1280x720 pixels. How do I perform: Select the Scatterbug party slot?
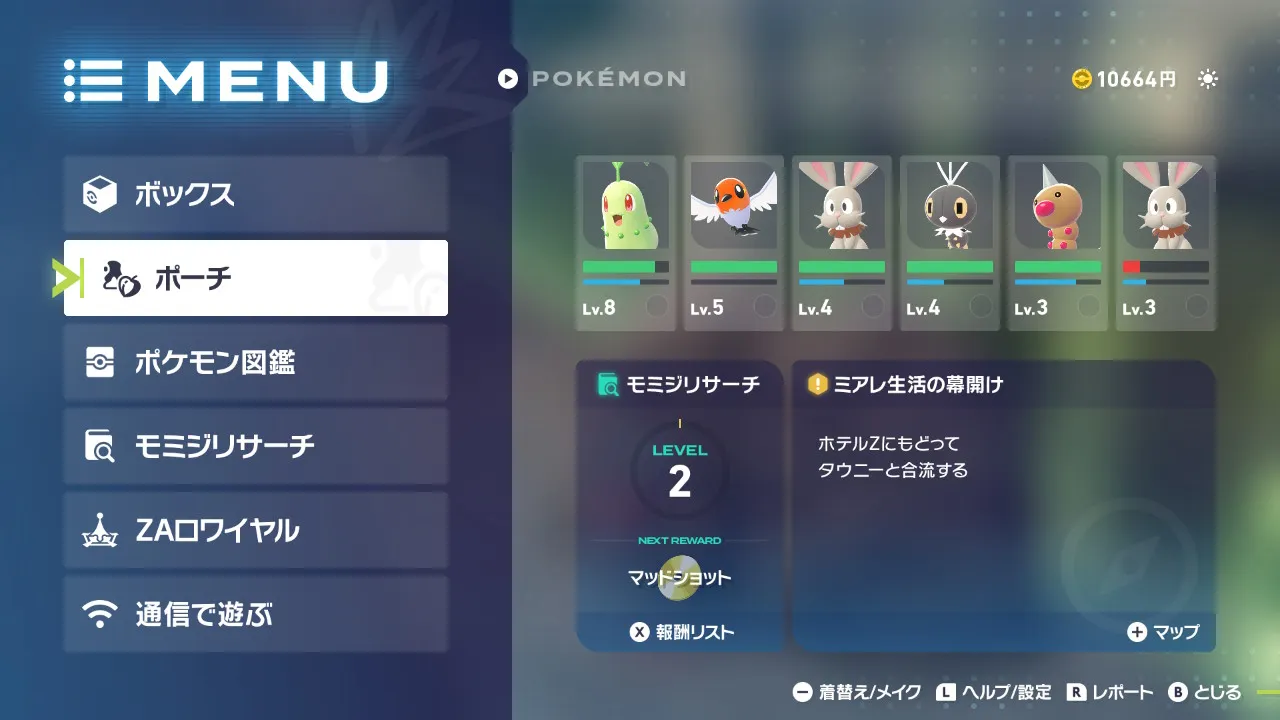click(x=950, y=243)
